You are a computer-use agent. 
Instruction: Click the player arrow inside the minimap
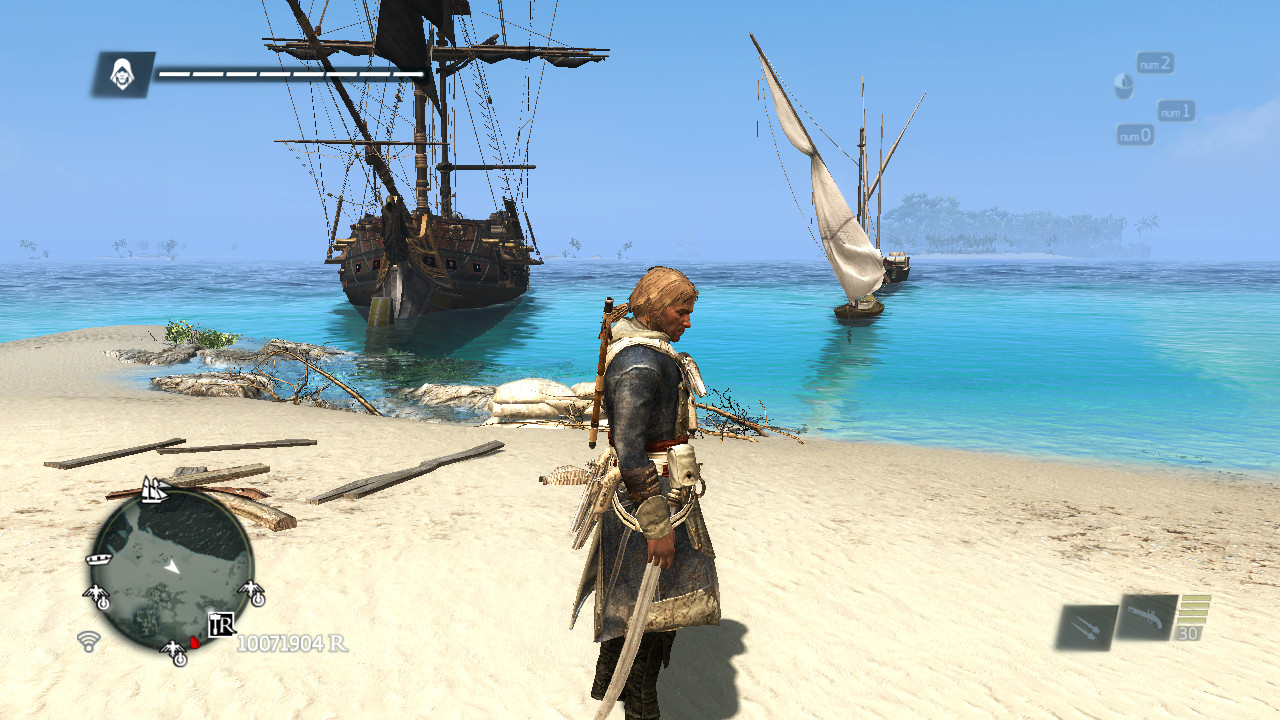tap(172, 567)
